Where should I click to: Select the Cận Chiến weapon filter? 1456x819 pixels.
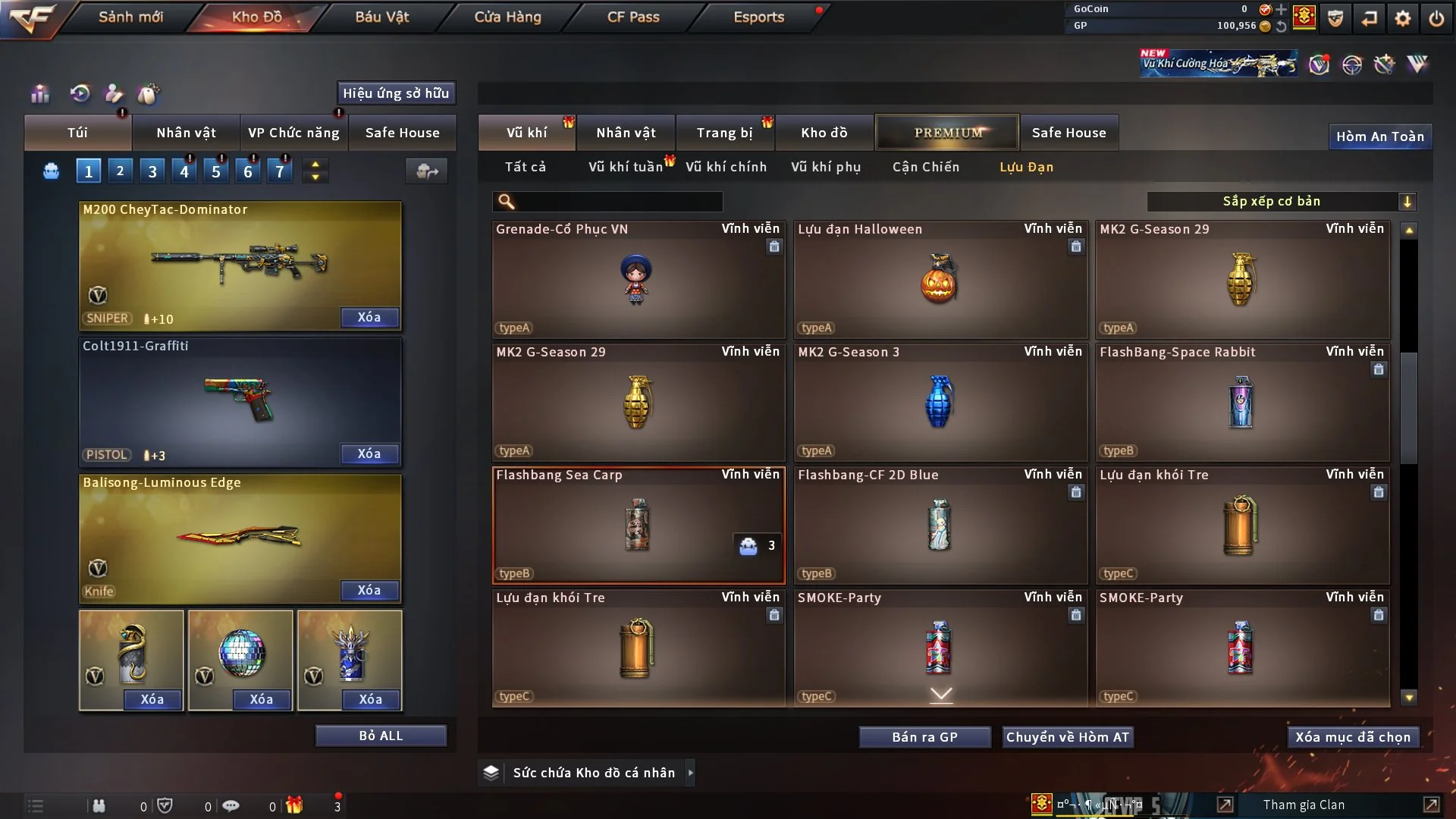925,167
